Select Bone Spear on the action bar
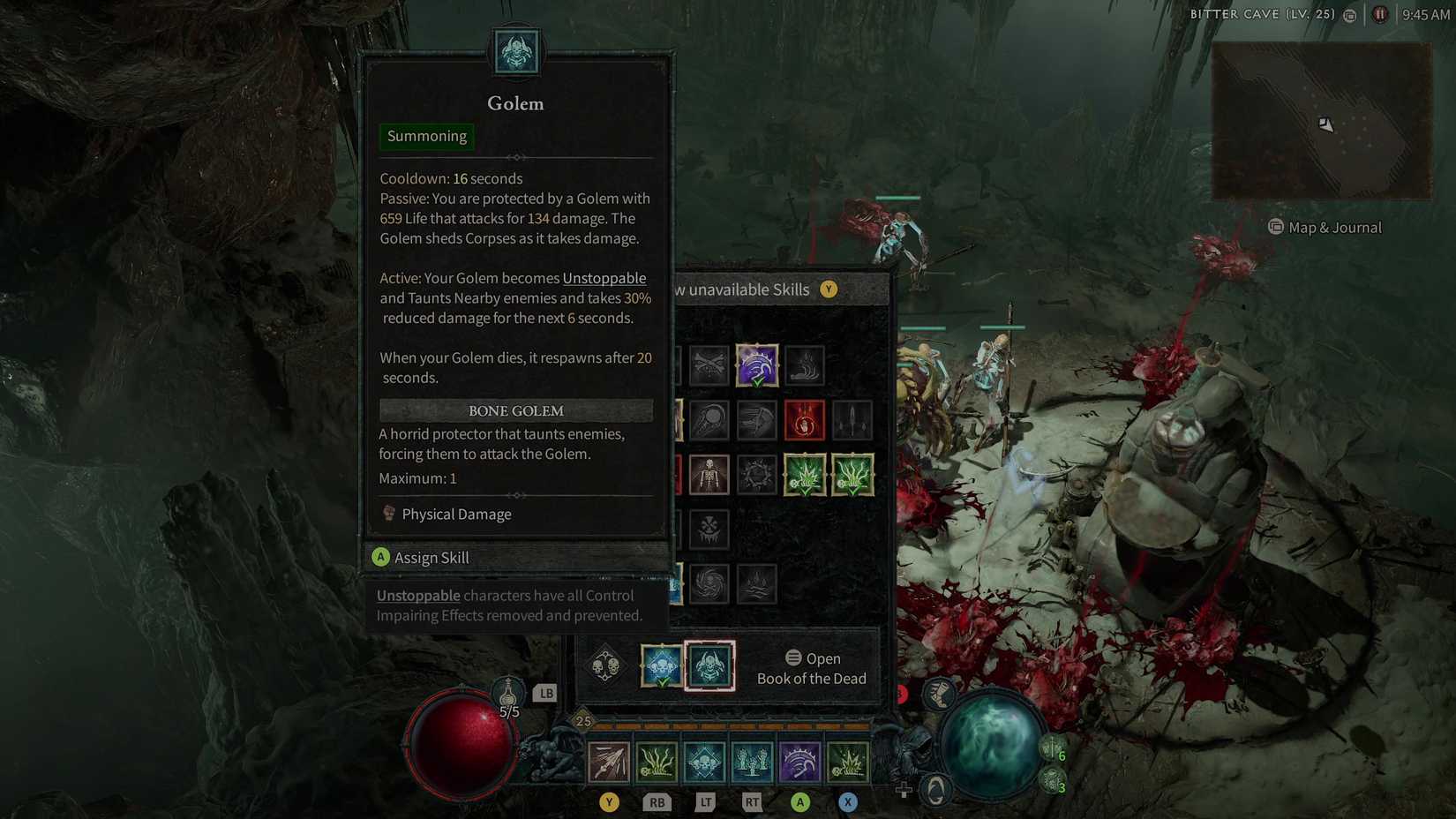The image size is (1456, 819). (x=609, y=761)
